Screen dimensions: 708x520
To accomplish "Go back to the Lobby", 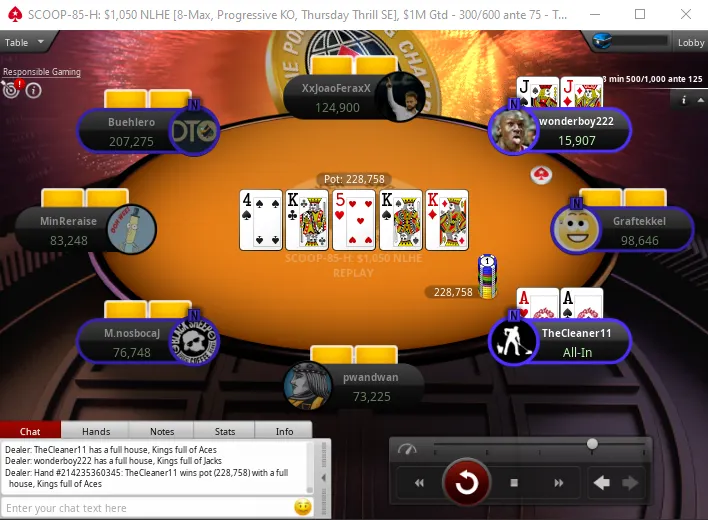I will (691, 42).
